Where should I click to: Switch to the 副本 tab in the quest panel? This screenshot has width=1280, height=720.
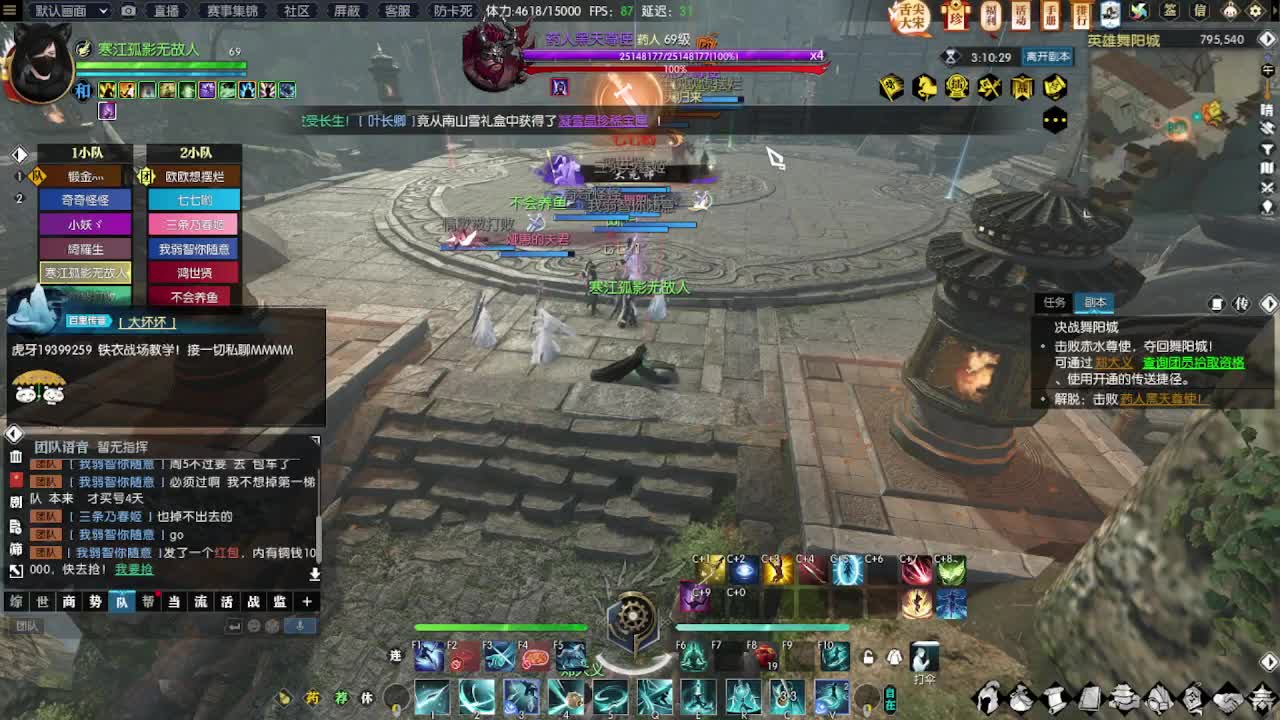coord(1094,302)
